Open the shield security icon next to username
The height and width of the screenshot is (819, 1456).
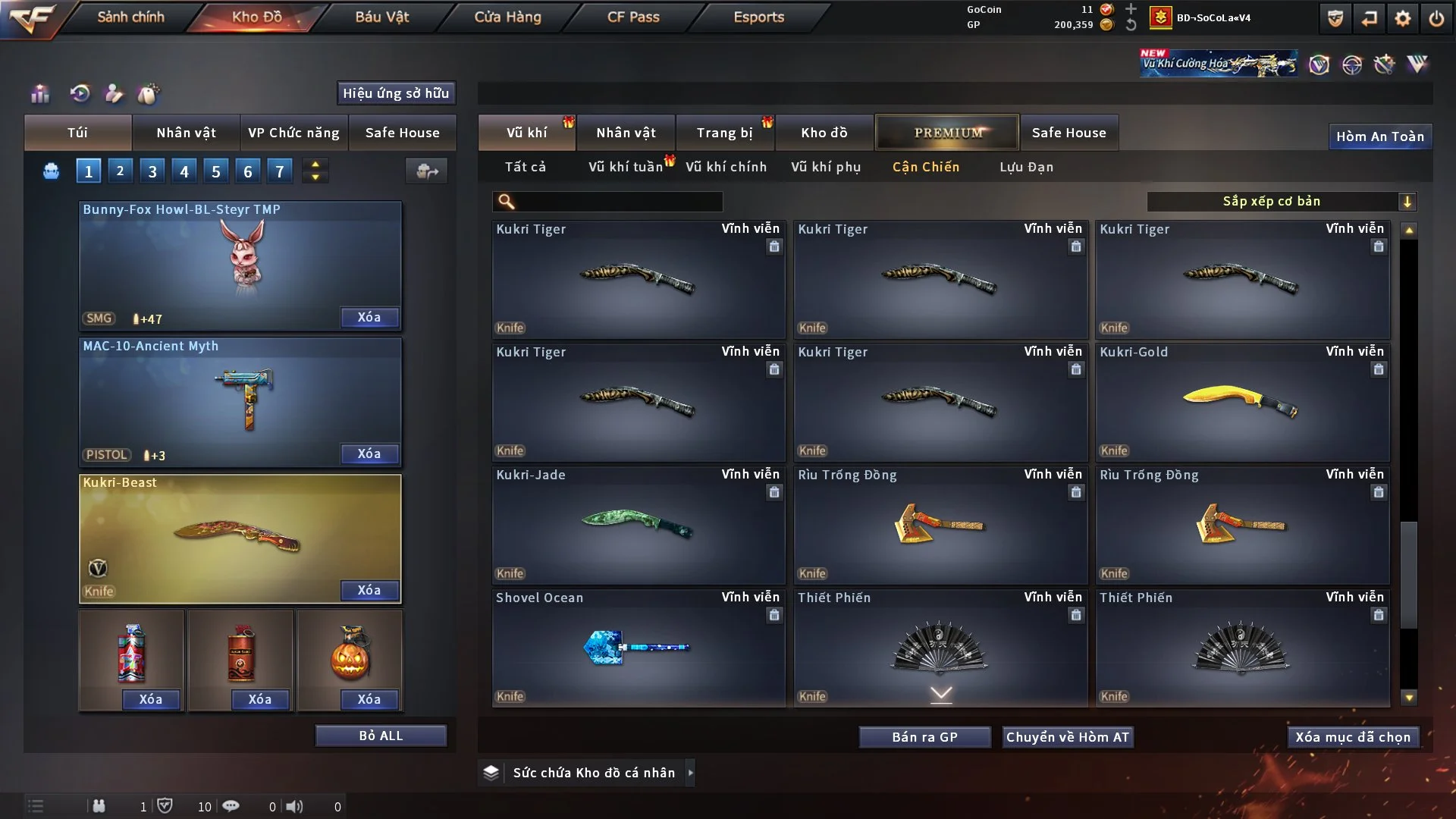pos(1335,18)
